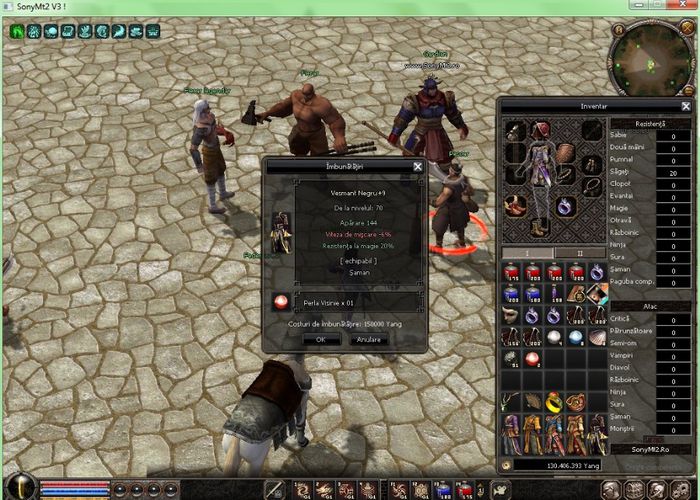Switch to inventory page II
This screenshot has width=700, height=500.
579,252
